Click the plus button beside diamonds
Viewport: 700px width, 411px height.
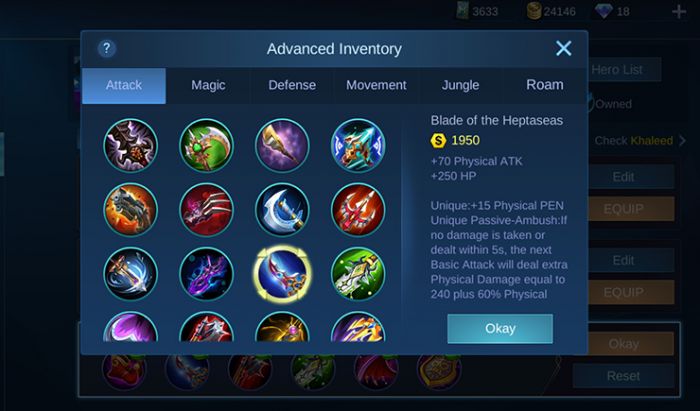coord(679,11)
